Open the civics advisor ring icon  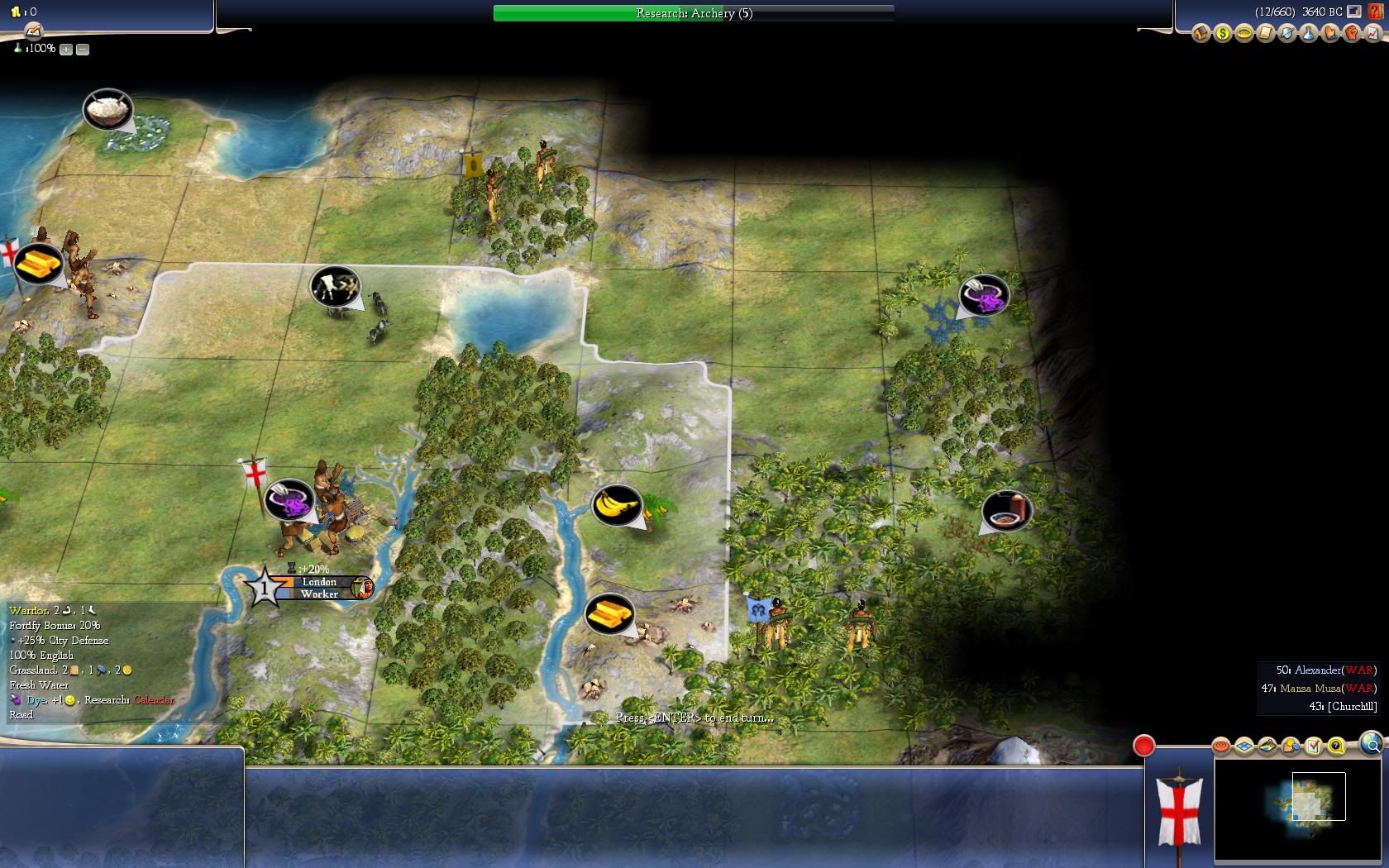1243,33
